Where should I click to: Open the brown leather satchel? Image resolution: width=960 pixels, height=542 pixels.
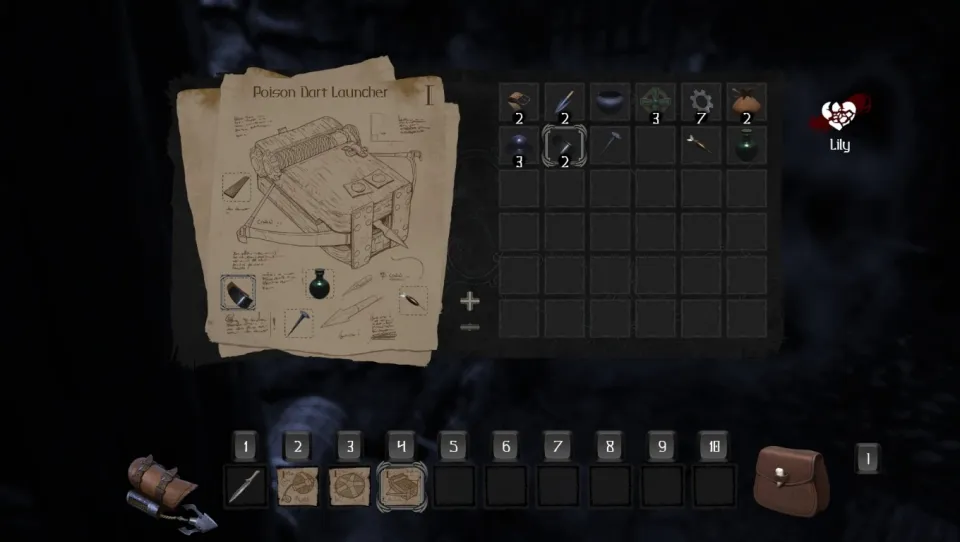tap(790, 480)
